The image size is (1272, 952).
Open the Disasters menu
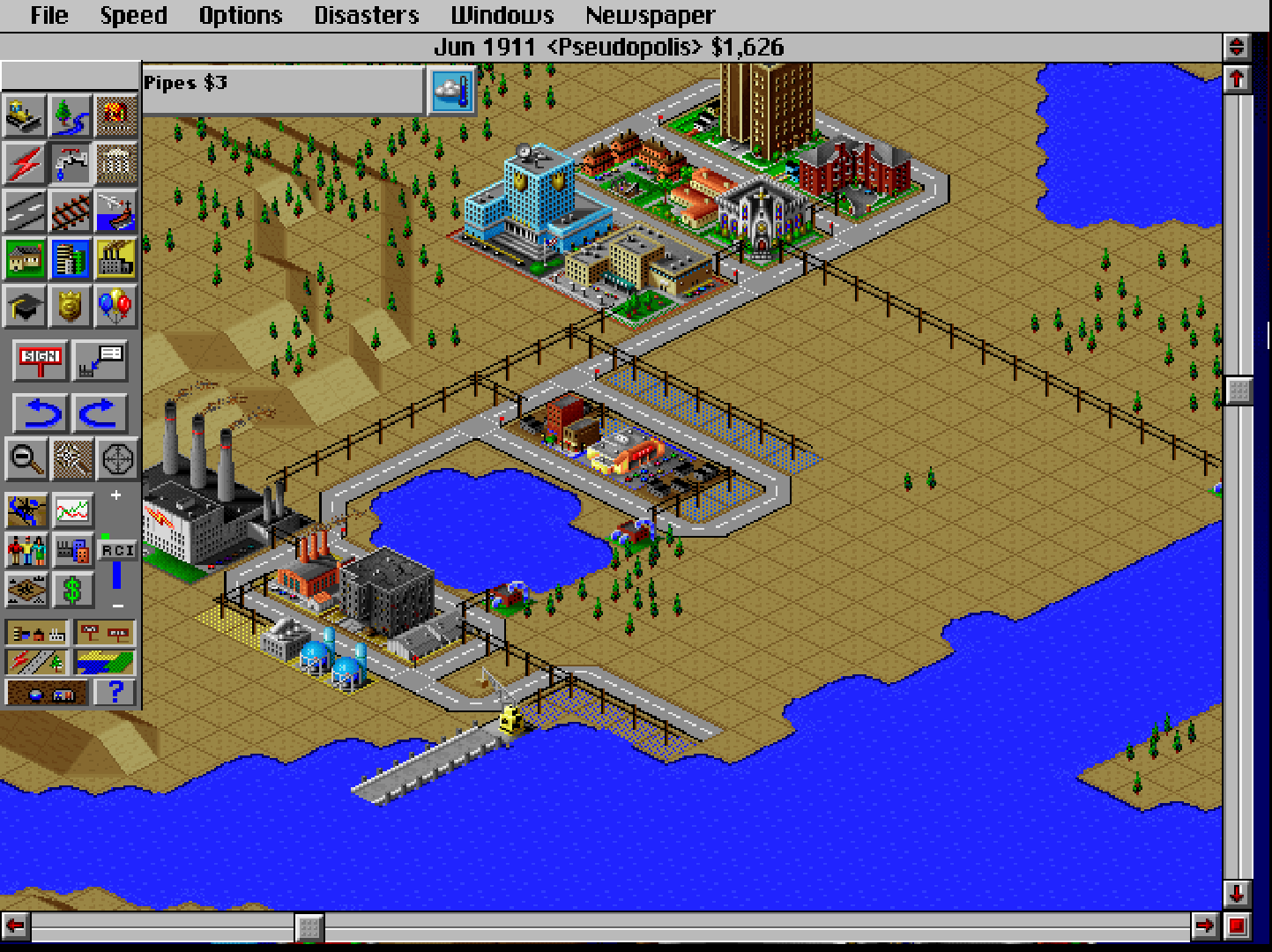(x=366, y=14)
